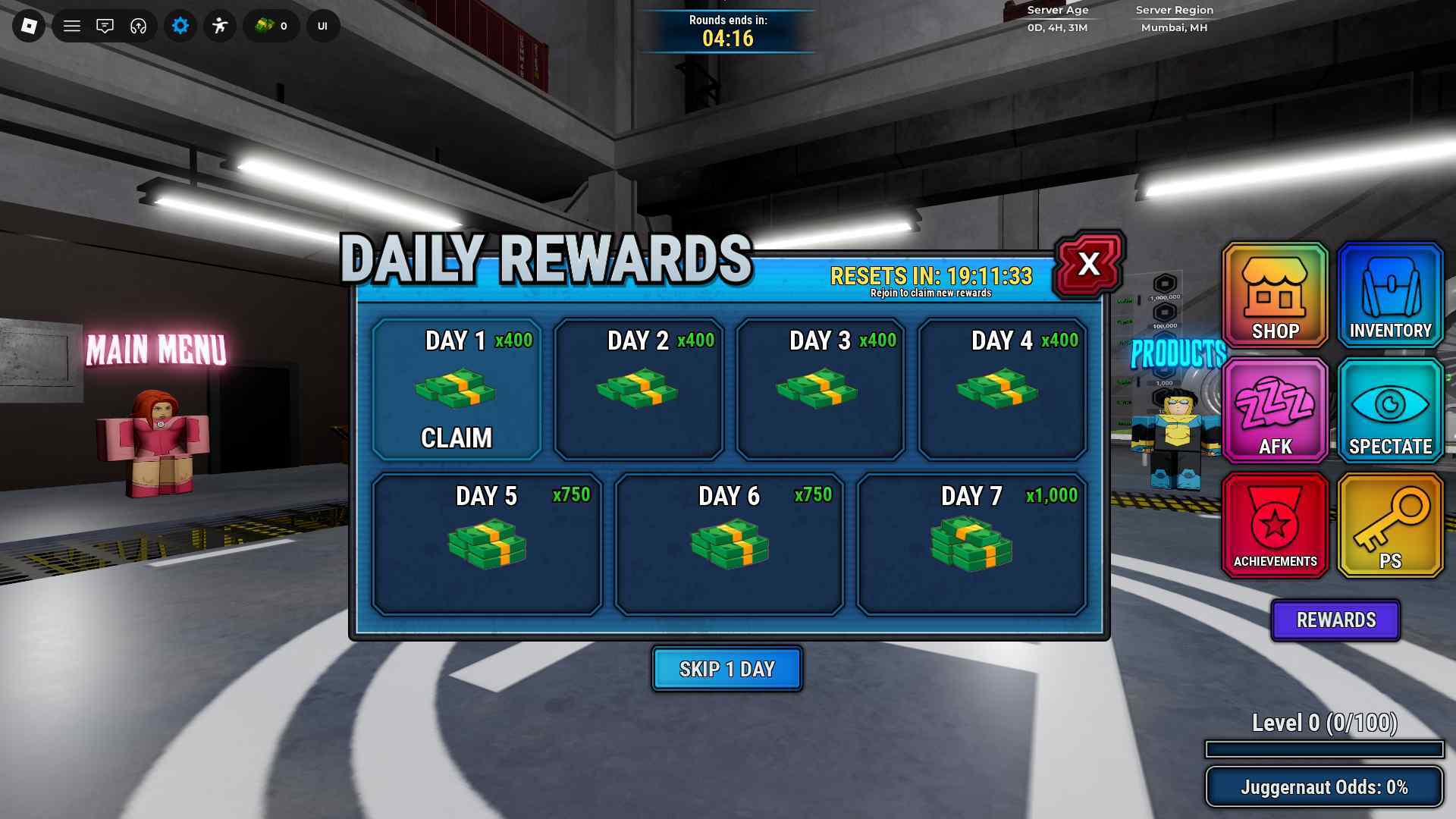Image resolution: width=1456 pixels, height=819 pixels.
Task: Activate Spectate mode
Action: (1389, 411)
